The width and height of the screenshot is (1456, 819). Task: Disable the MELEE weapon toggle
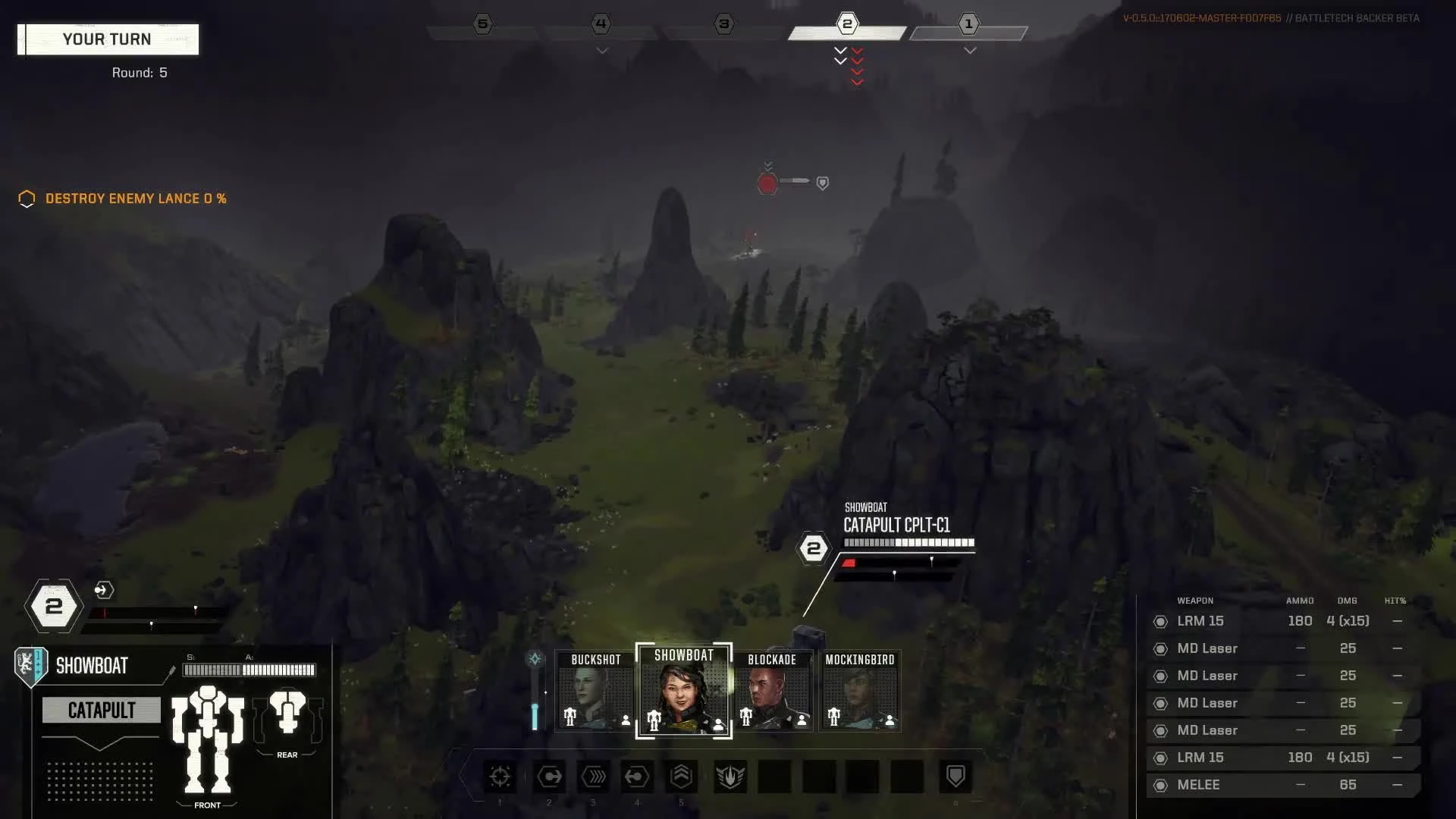(1160, 785)
